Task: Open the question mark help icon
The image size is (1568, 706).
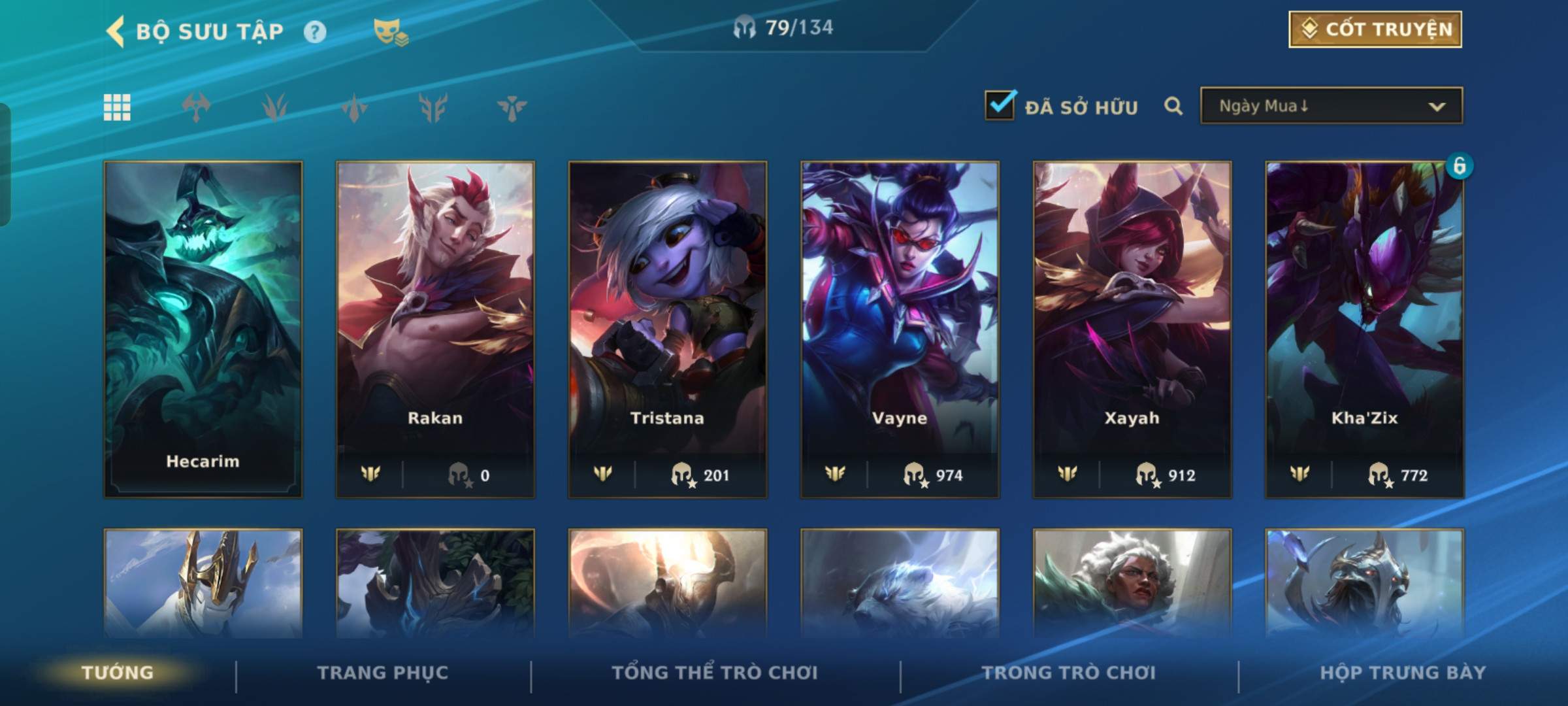Action: (315, 31)
